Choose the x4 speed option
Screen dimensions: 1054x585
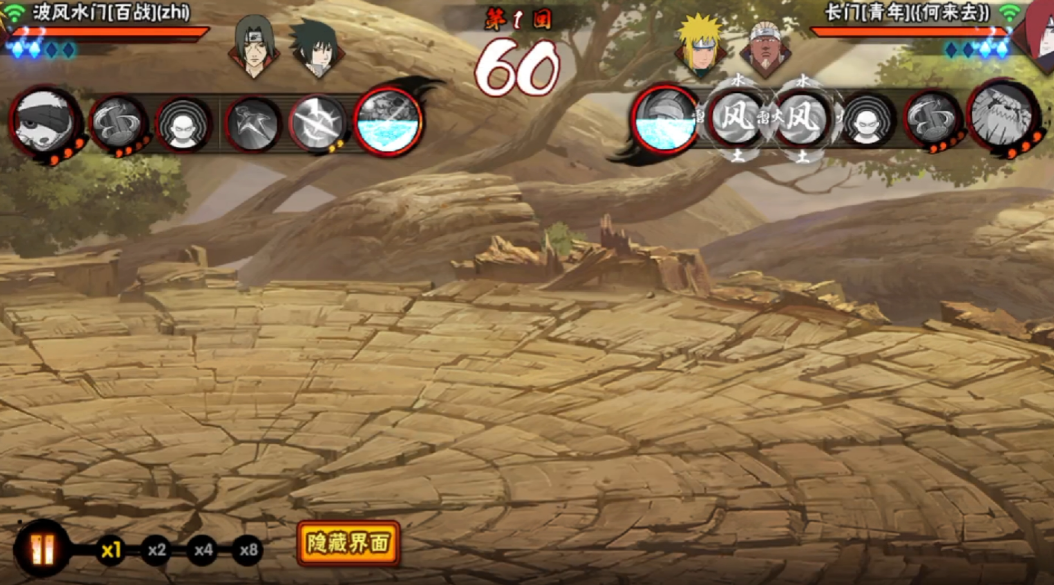click(203, 549)
